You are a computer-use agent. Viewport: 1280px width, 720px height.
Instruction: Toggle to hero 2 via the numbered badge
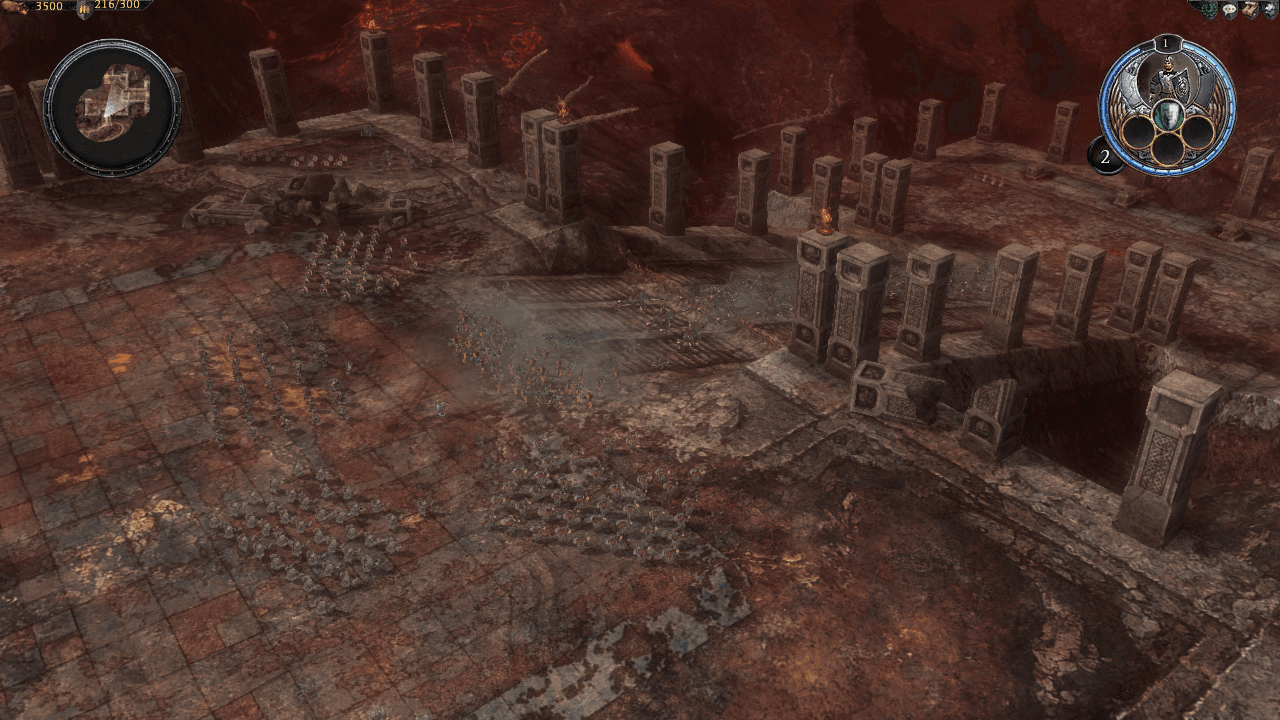click(1104, 155)
